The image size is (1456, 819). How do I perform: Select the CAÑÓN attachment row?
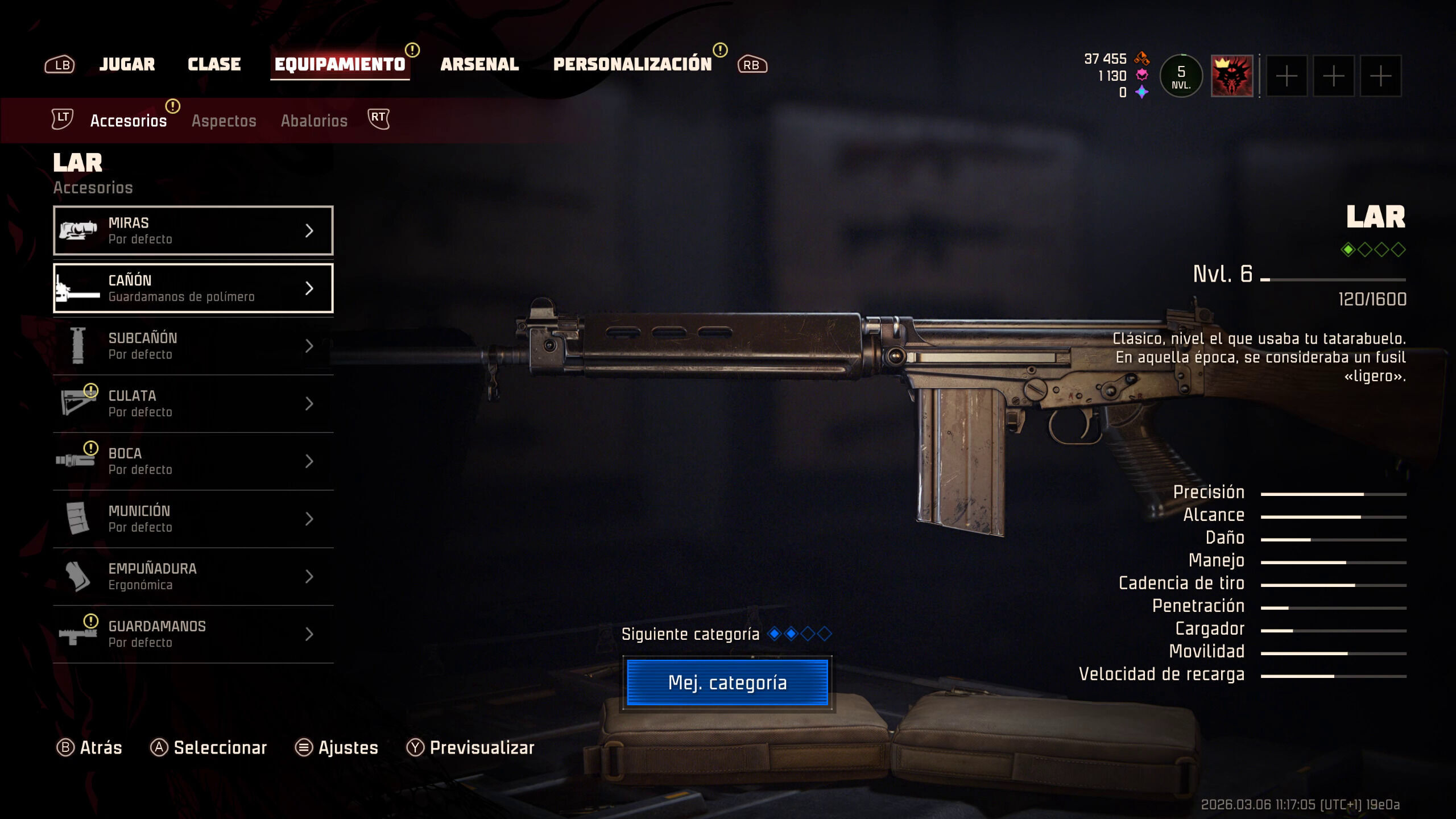(193, 288)
